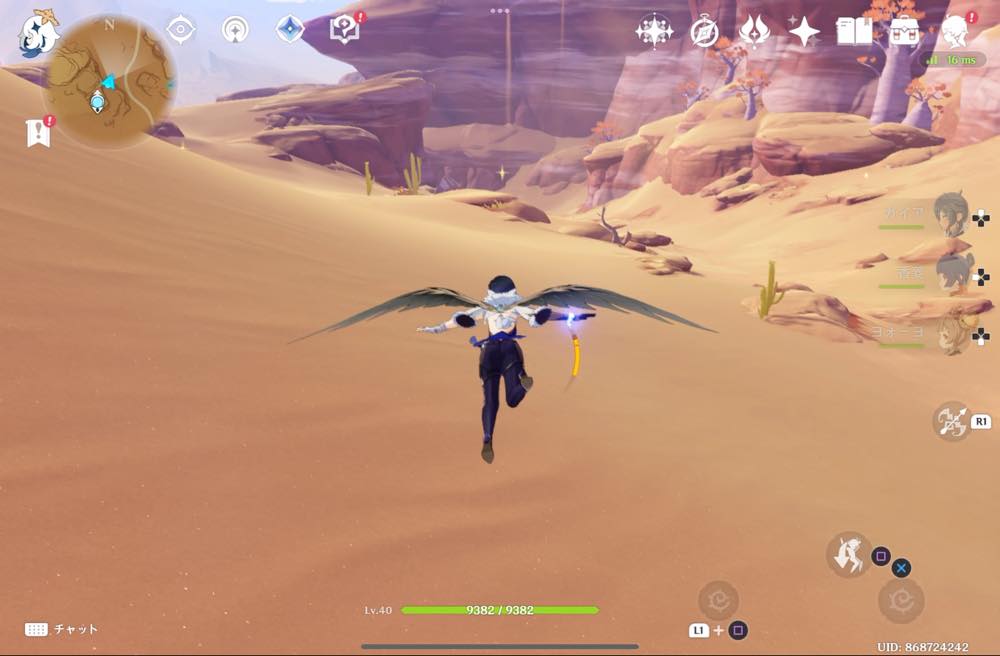This screenshot has height=656, width=1000.
Task: Open the Paimon menu
Action: 39,33
